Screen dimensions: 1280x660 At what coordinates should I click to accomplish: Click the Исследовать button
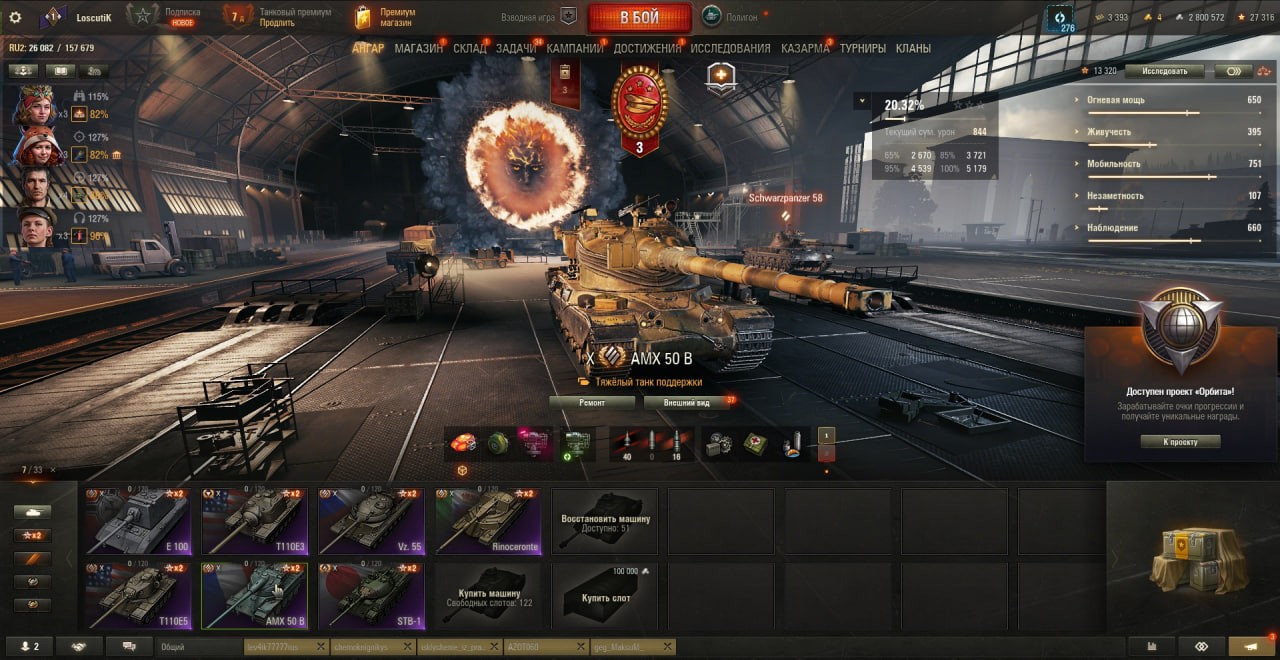1163,71
